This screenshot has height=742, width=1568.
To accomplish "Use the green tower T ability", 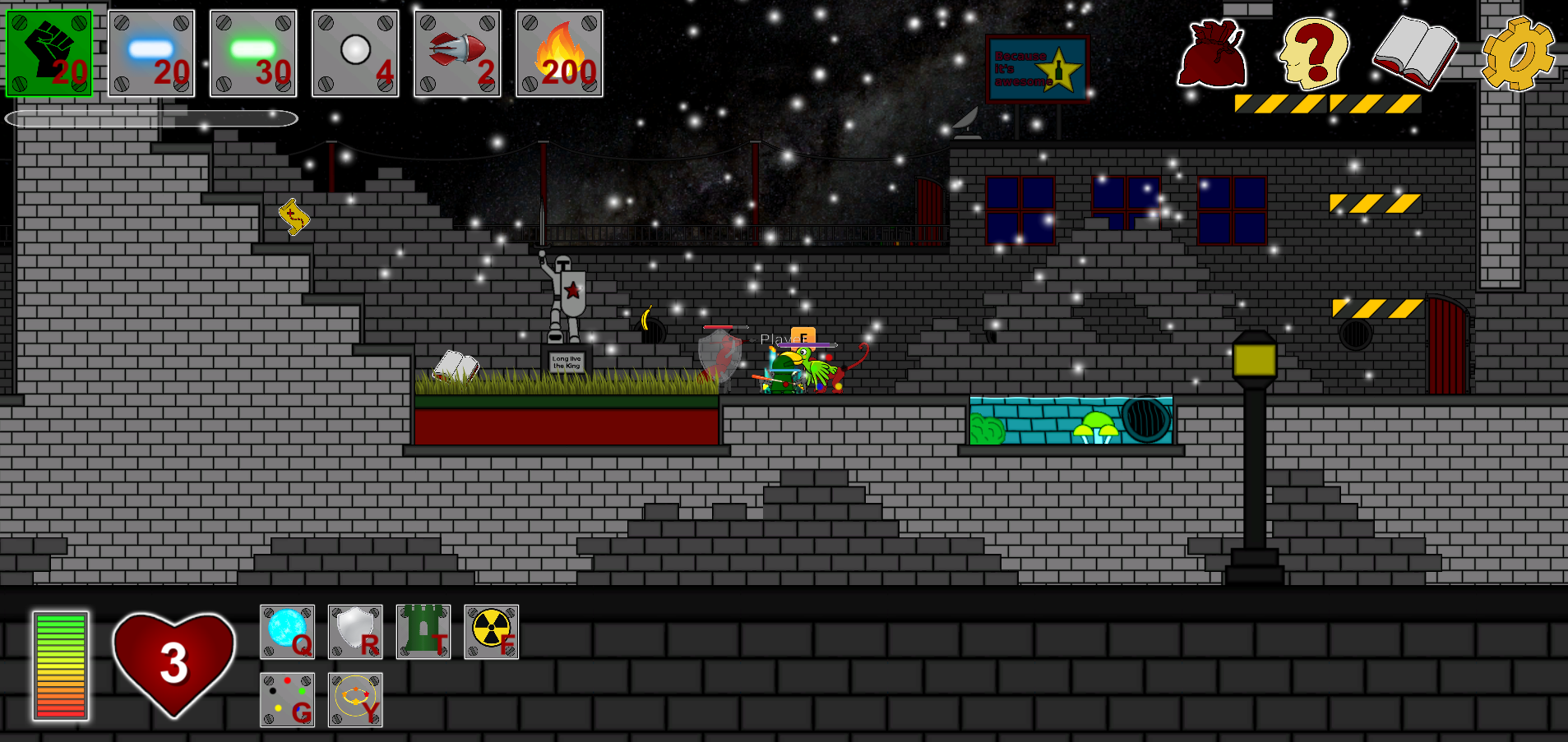I will (423, 632).
